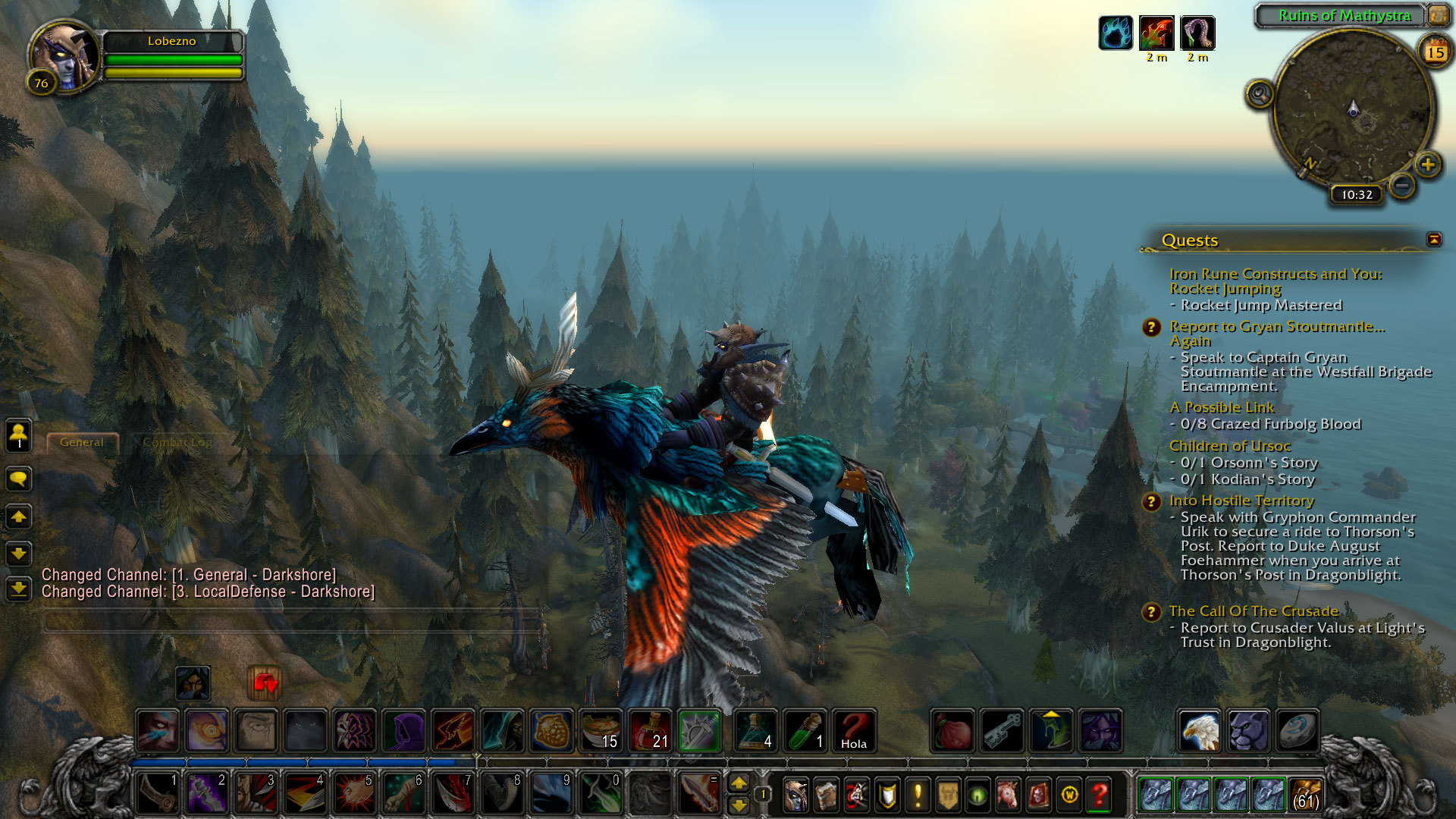Image resolution: width=1456 pixels, height=819 pixels.
Task: Toggle the minimap tracking magnifier button
Action: pyautogui.click(x=1260, y=94)
